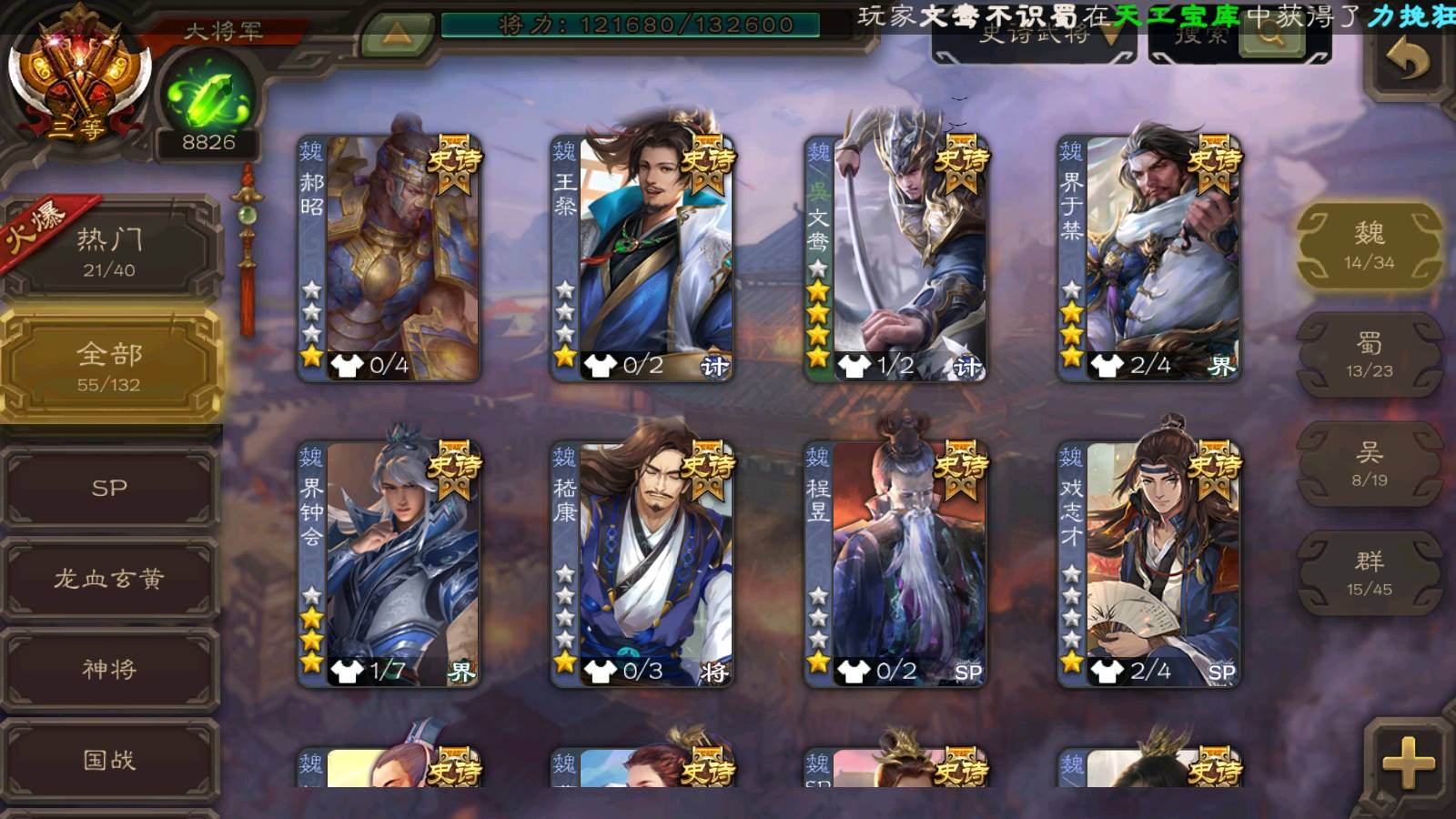Choose the 嵇康 general card

[x=642, y=564]
